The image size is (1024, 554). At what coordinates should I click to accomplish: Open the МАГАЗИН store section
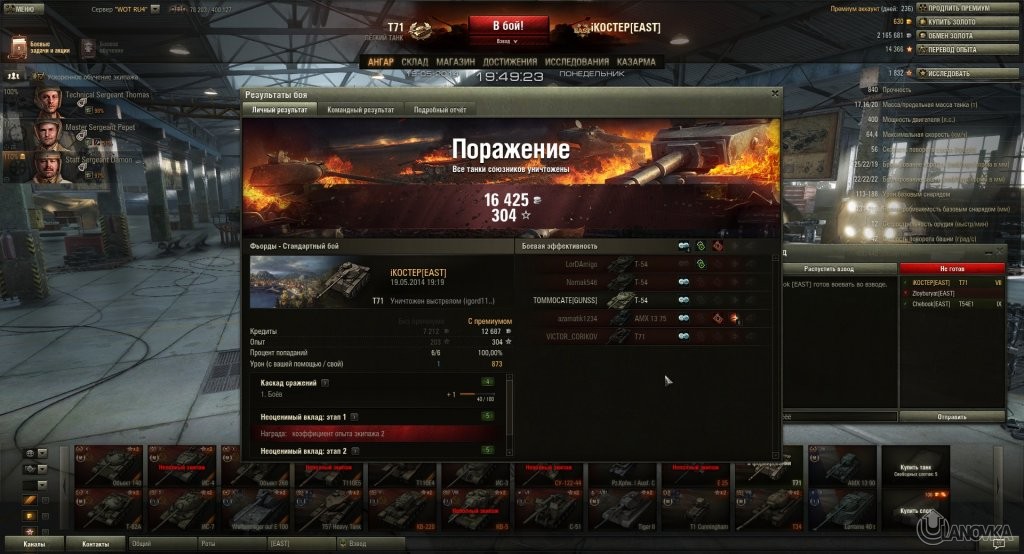coord(456,61)
